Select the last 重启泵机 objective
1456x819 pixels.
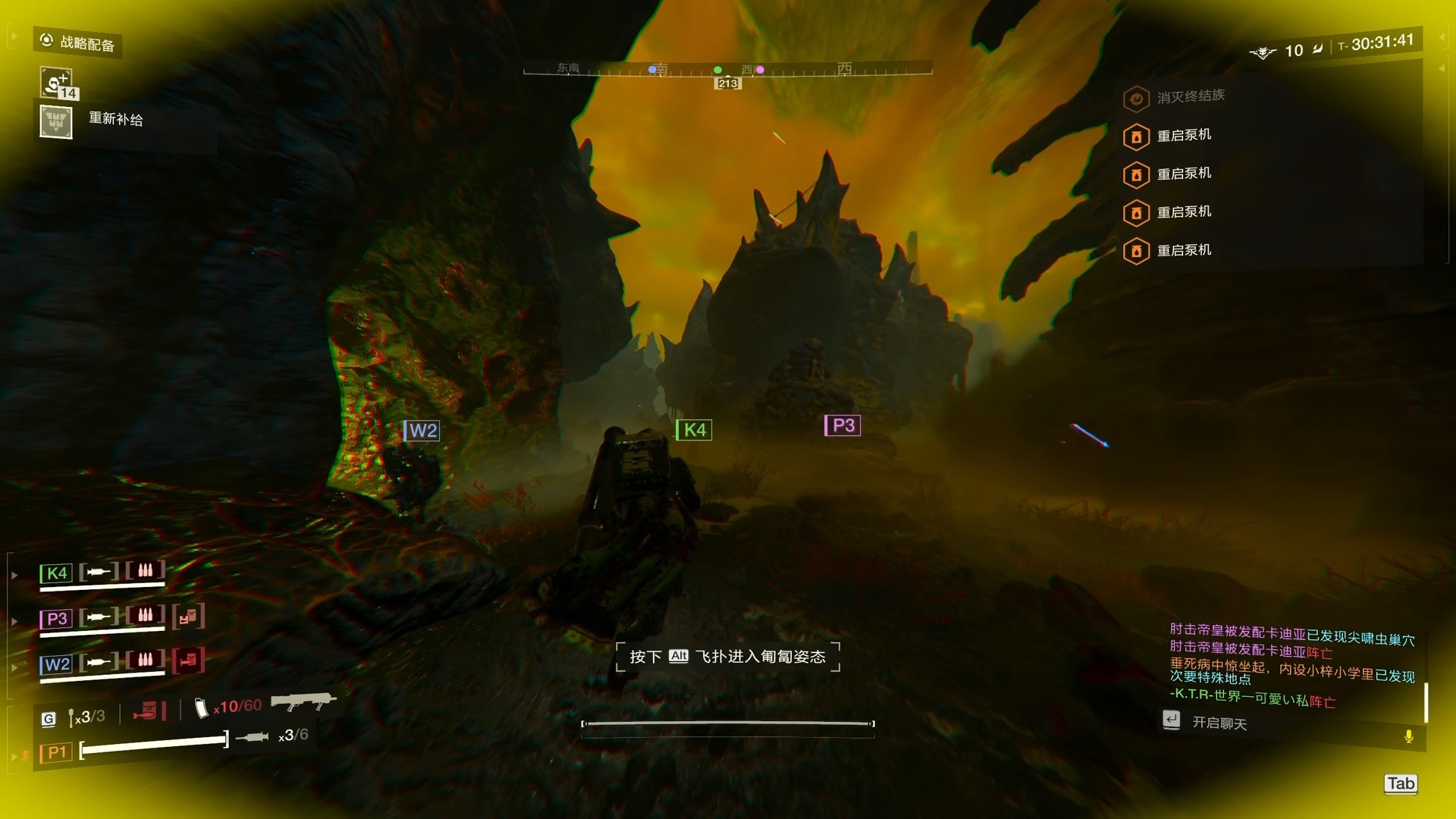(1184, 250)
